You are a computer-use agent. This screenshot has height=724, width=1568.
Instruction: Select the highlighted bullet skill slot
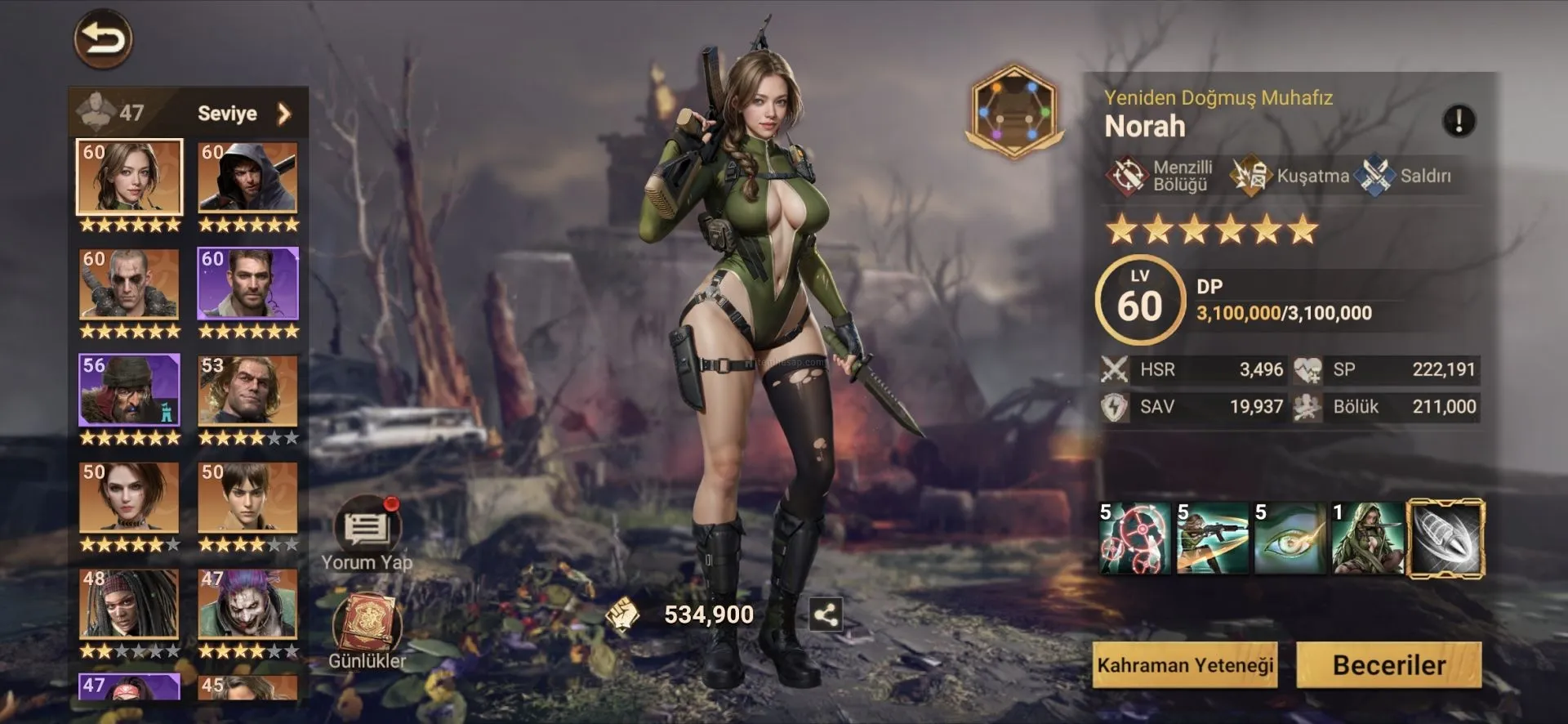pos(1445,539)
